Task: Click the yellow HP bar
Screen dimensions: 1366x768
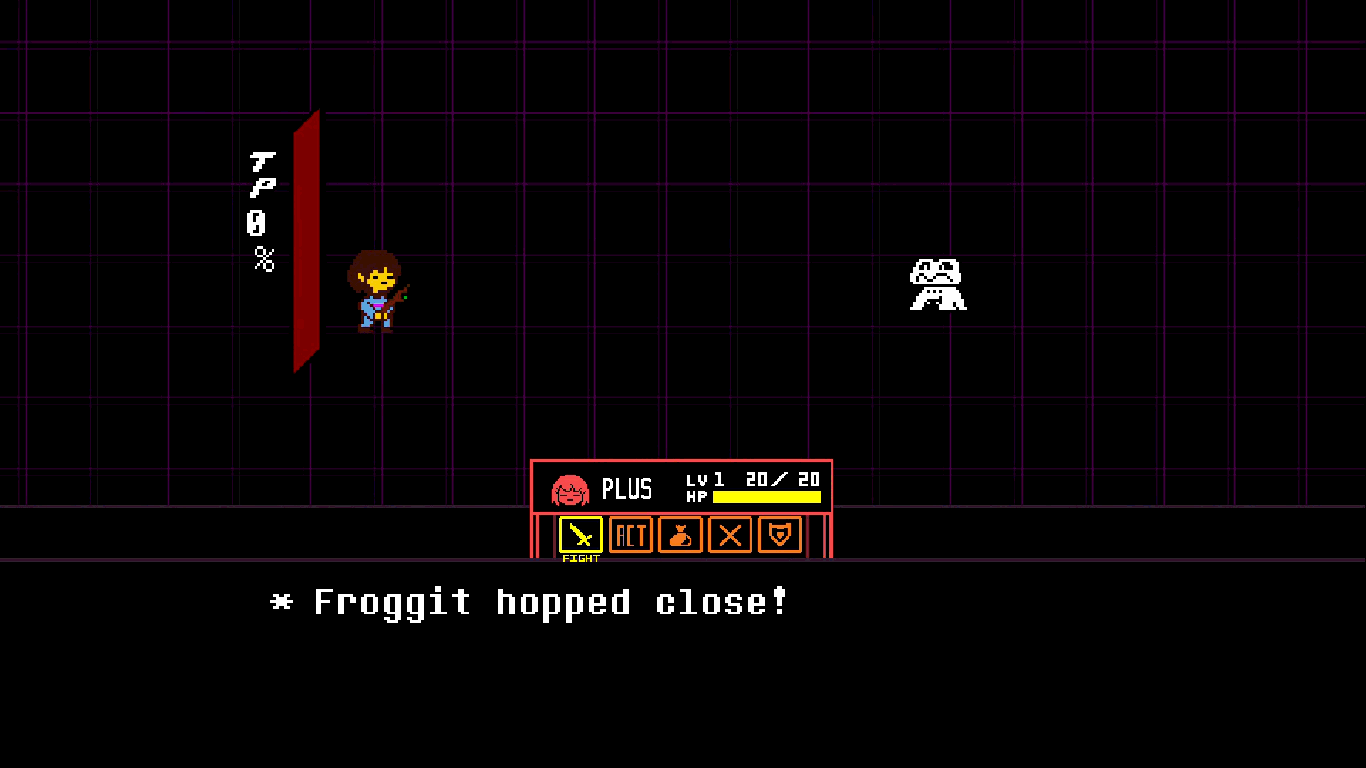Action: [x=765, y=497]
